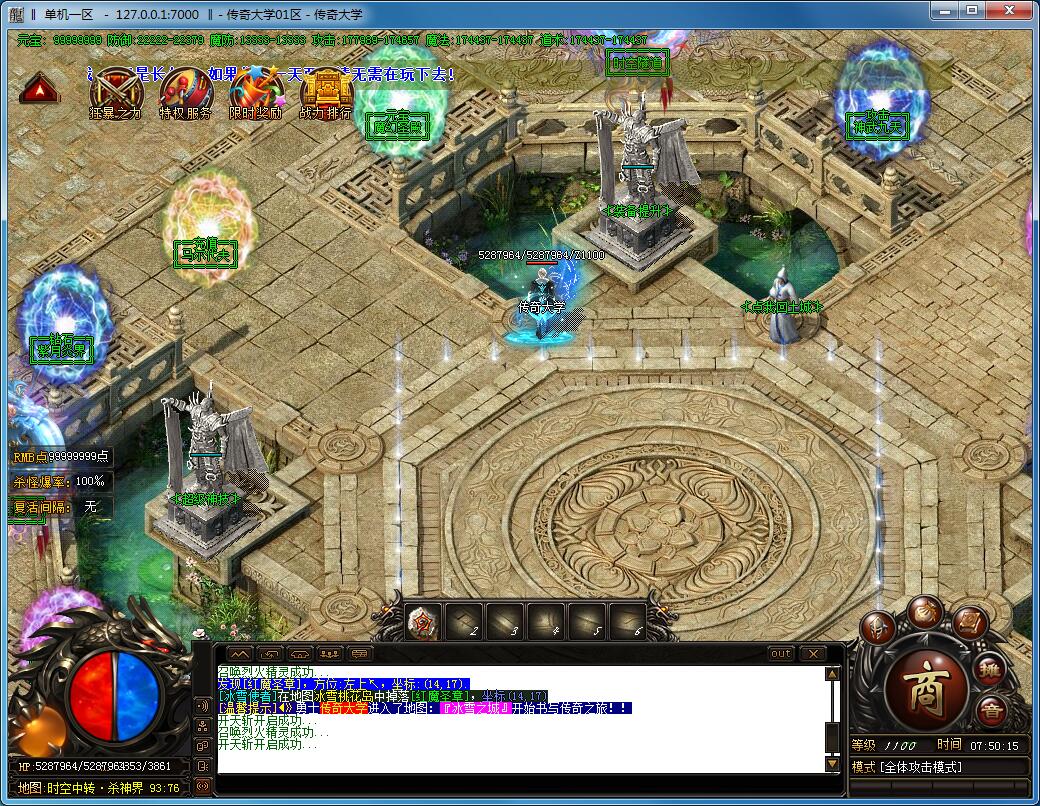Screen dimensions: 1040x806
Task: Close the chat window with X button
Action: pos(811,653)
